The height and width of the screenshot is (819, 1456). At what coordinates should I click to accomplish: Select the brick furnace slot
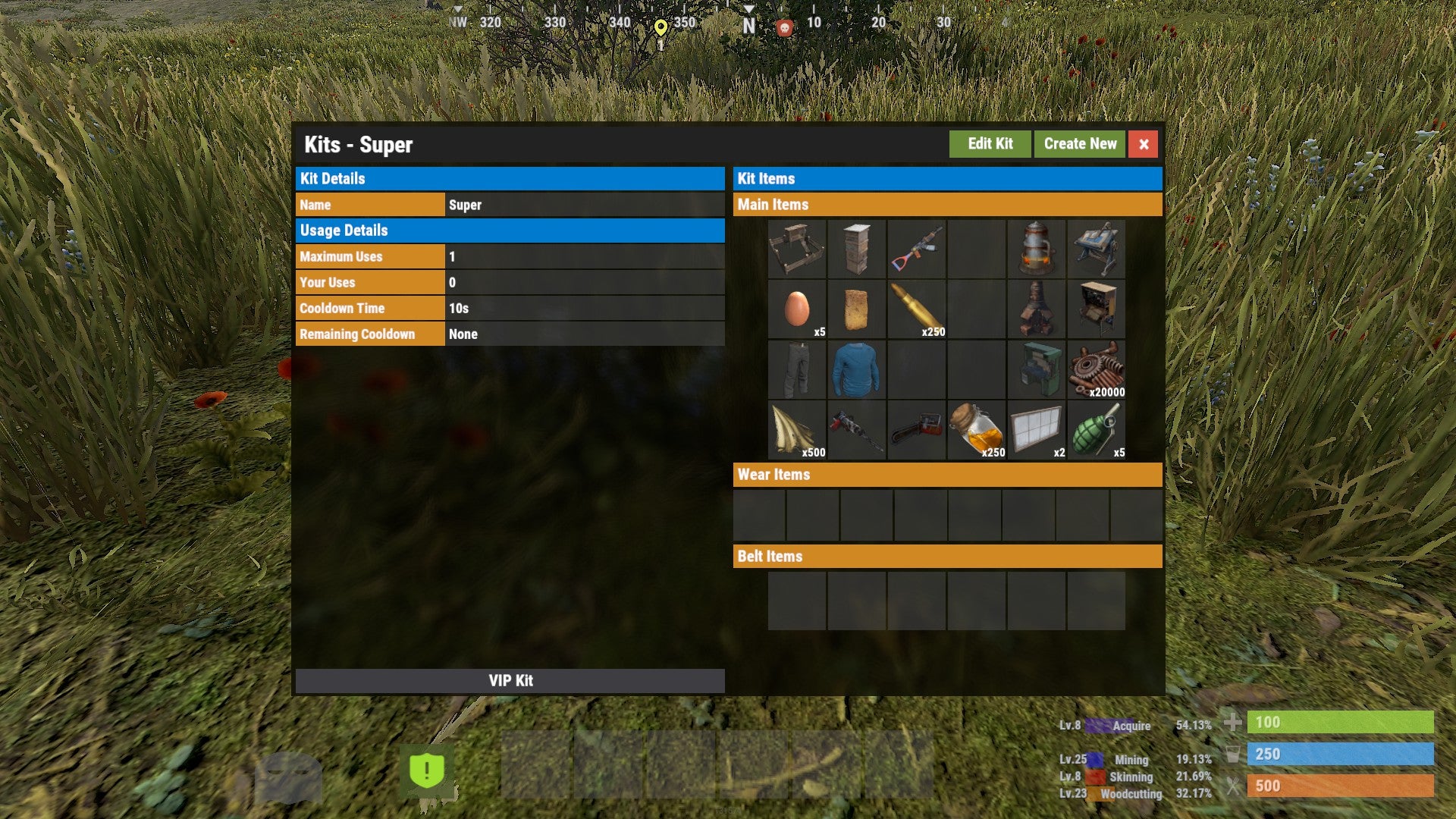(x=1036, y=309)
